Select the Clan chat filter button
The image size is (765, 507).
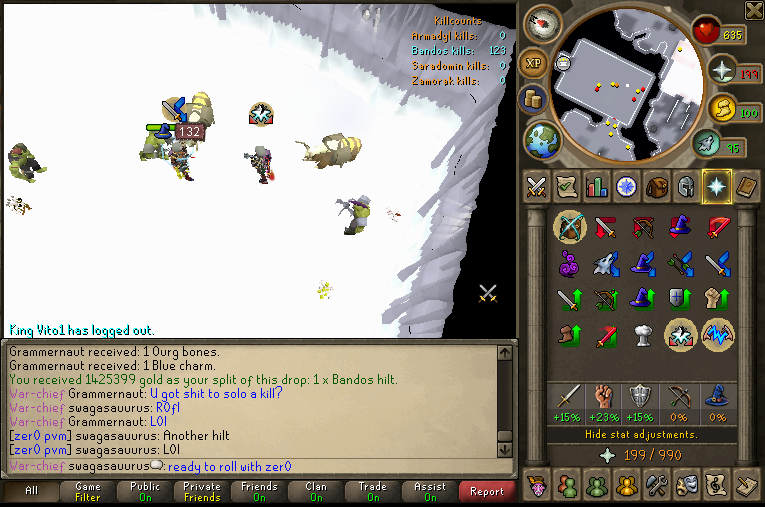[316, 491]
